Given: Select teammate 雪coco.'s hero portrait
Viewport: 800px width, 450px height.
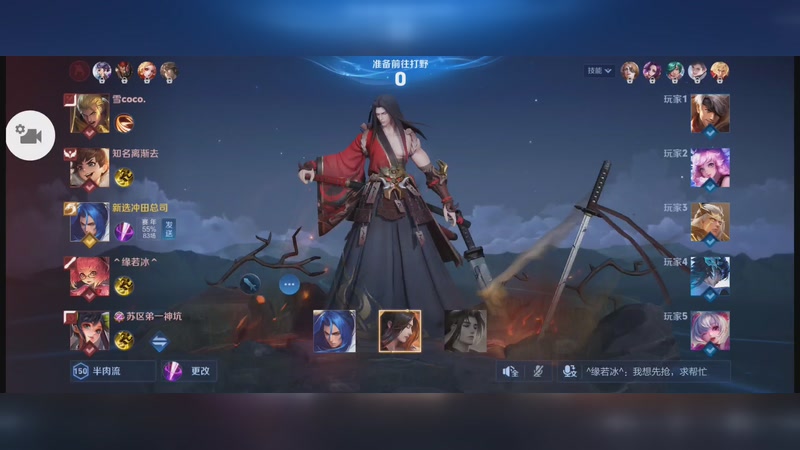Looking at the screenshot, I should tap(90, 115).
